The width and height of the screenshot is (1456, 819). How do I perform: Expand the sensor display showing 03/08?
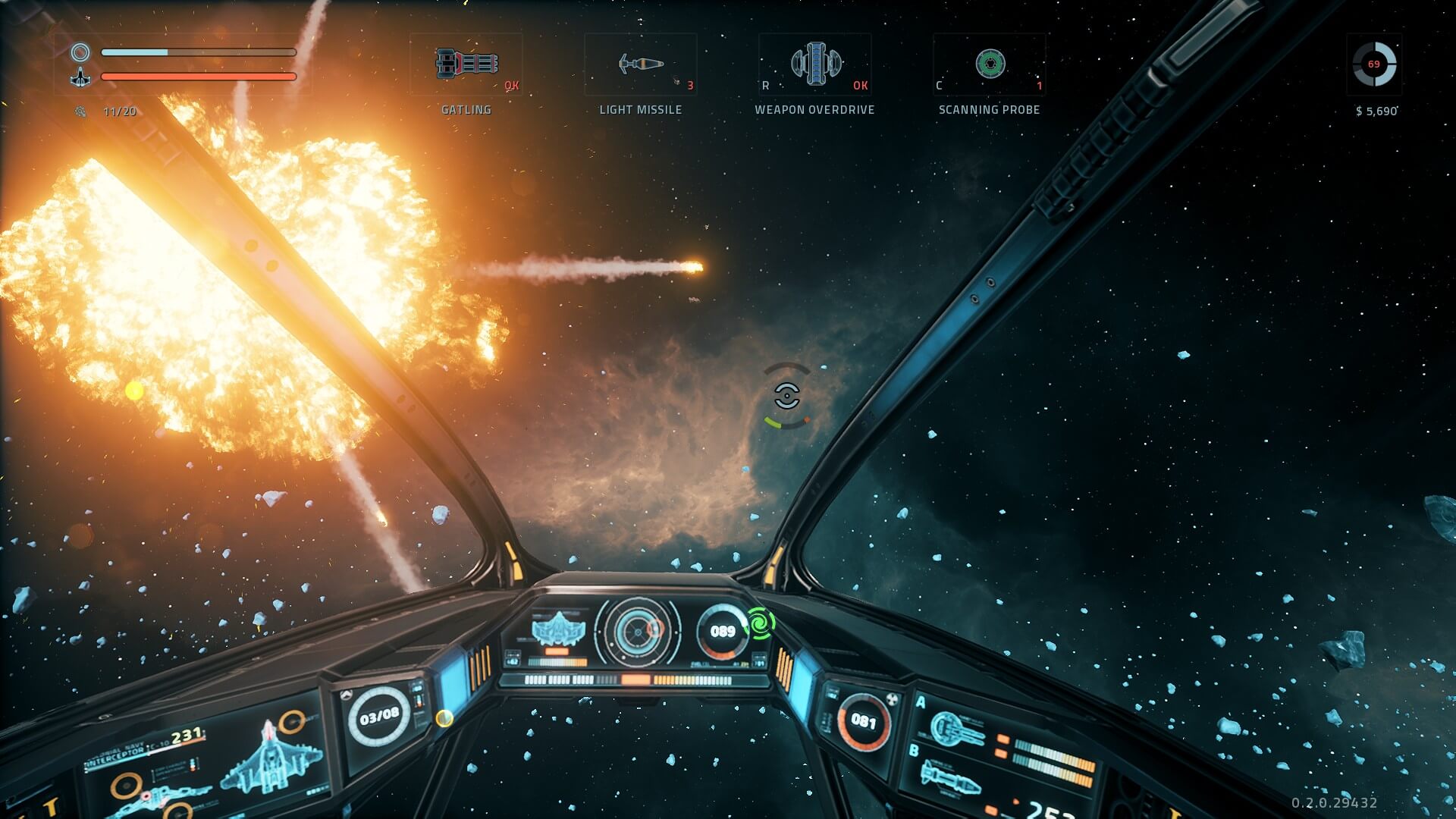coord(378,715)
